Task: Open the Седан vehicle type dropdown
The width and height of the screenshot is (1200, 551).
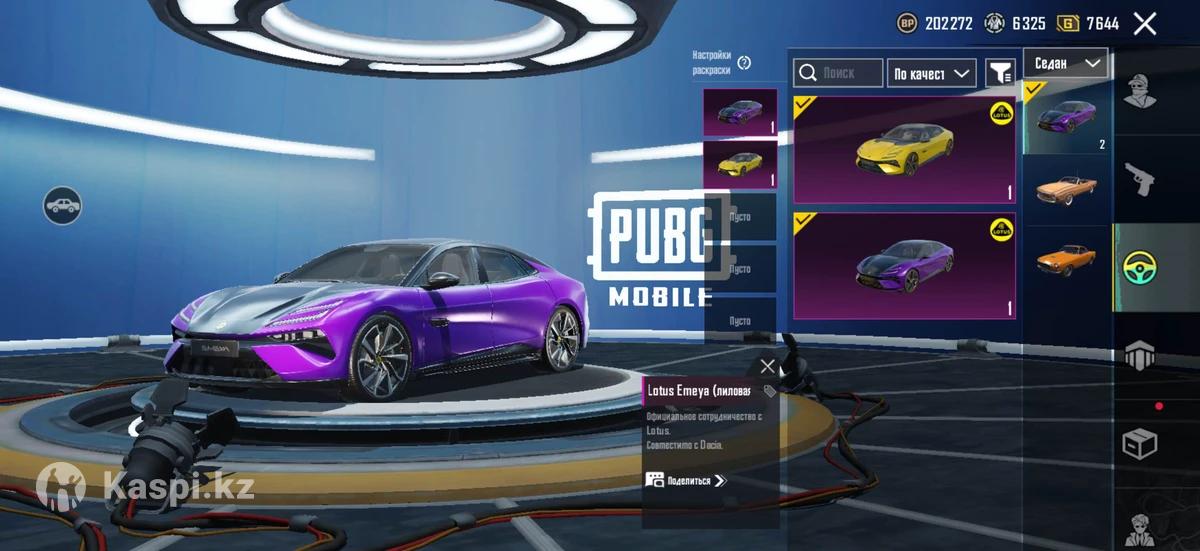Action: pyautogui.click(x=1065, y=63)
